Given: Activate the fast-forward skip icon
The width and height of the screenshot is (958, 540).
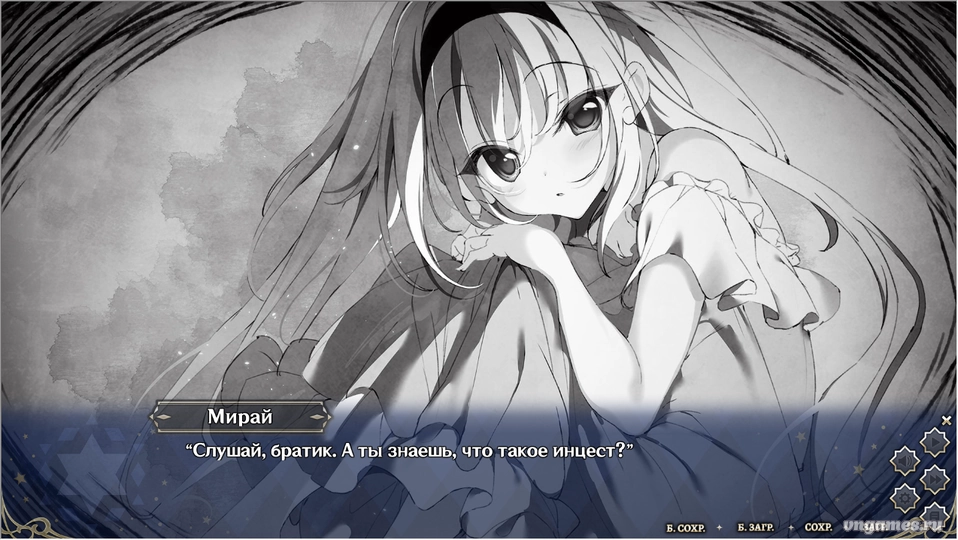Looking at the screenshot, I should [933, 478].
